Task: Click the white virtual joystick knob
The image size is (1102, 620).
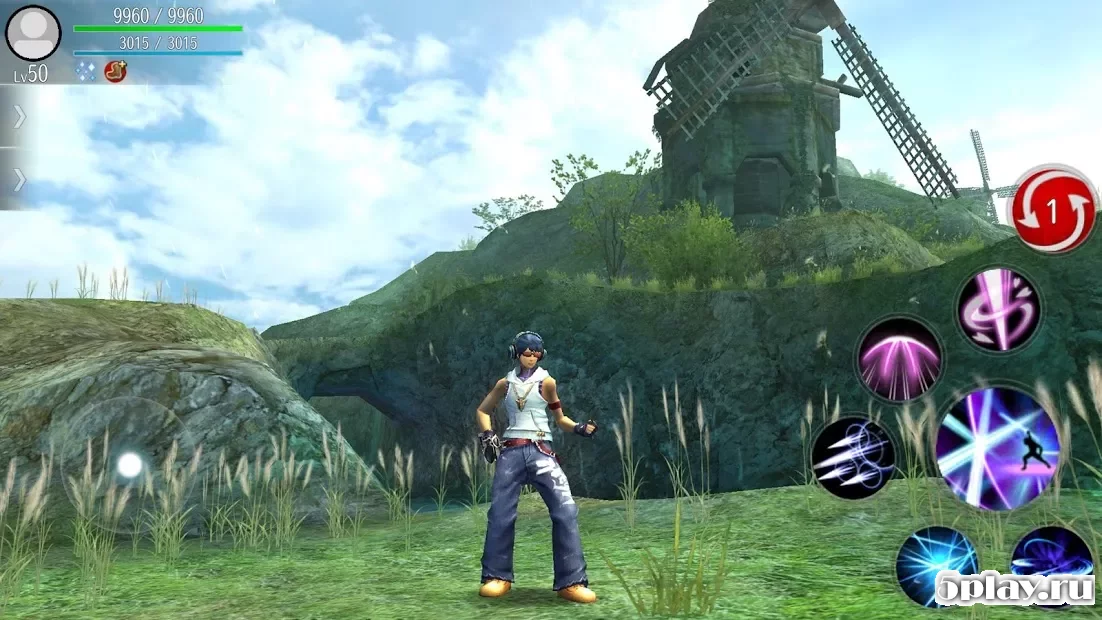Action: click(x=130, y=465)
